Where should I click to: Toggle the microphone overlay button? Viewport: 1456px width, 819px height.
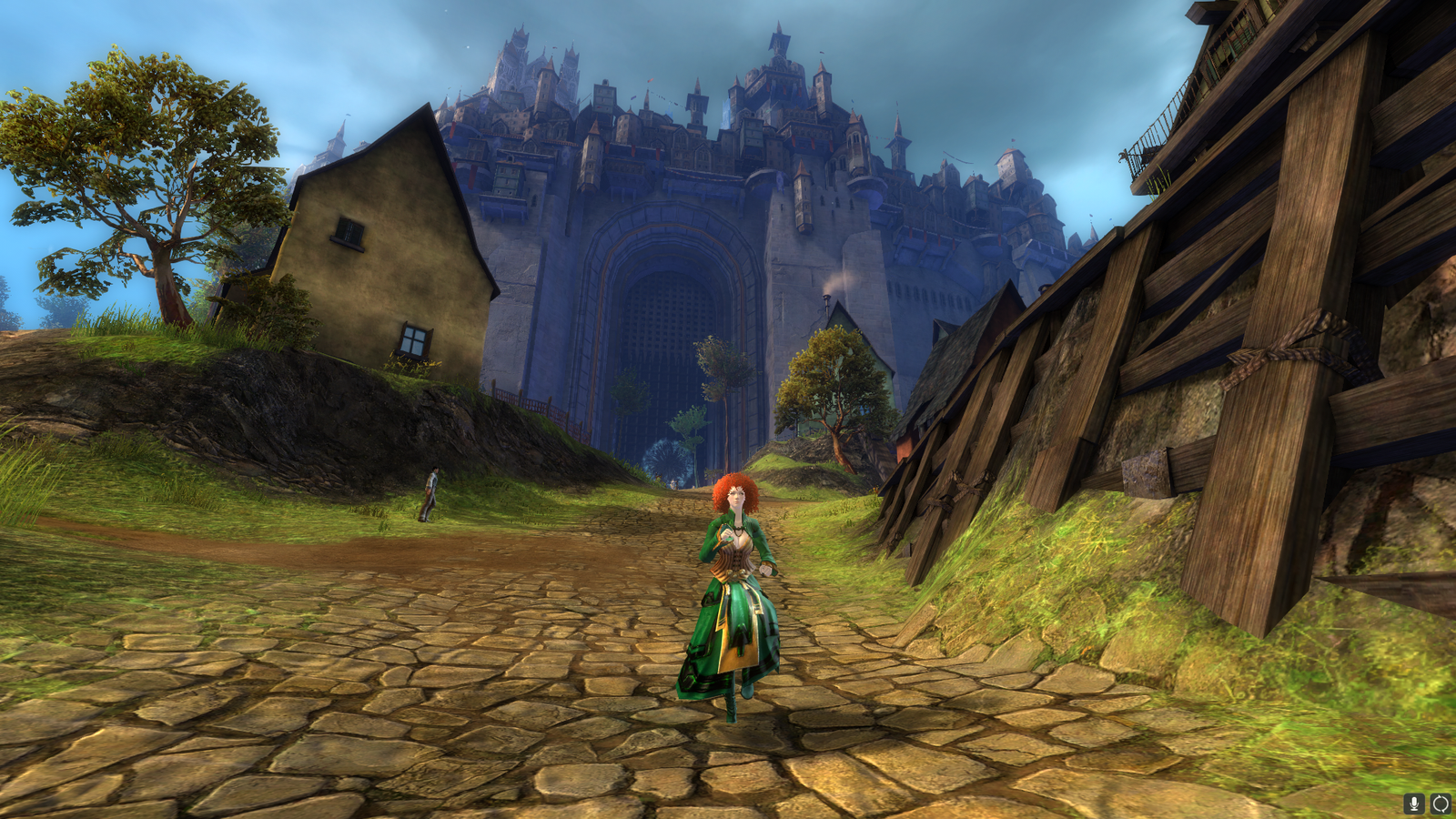1414,804
